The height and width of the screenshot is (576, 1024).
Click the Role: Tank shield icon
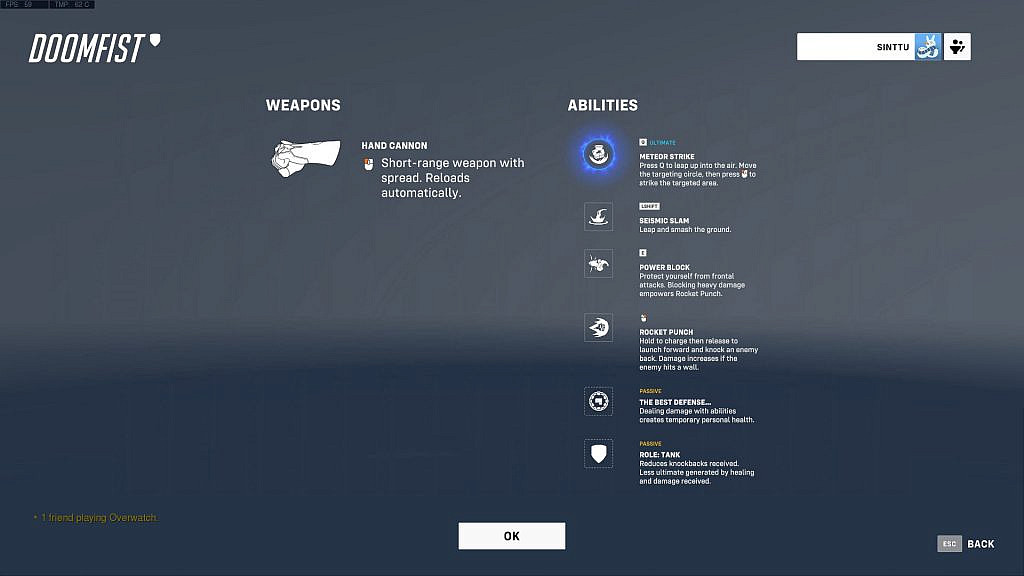(598, 454)
